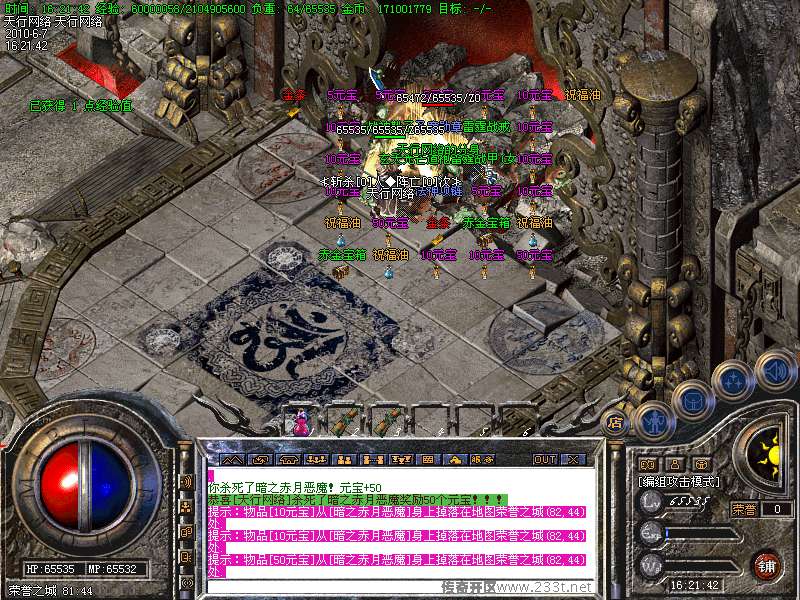Open the shop via the 店 button
This screenshot has width=800, height=600.
point(616,422)
